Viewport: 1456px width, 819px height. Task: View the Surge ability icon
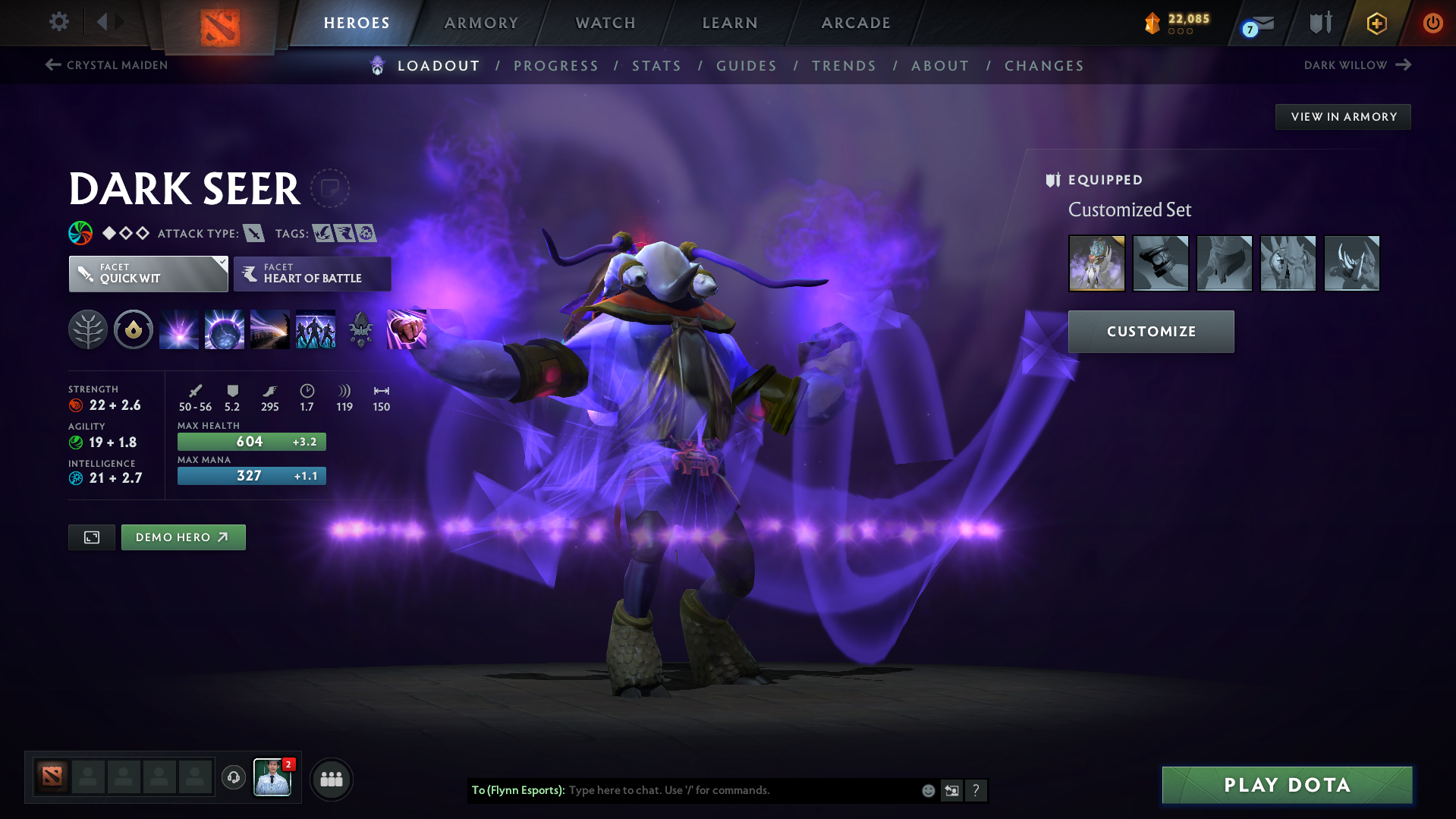pos(269,329)
